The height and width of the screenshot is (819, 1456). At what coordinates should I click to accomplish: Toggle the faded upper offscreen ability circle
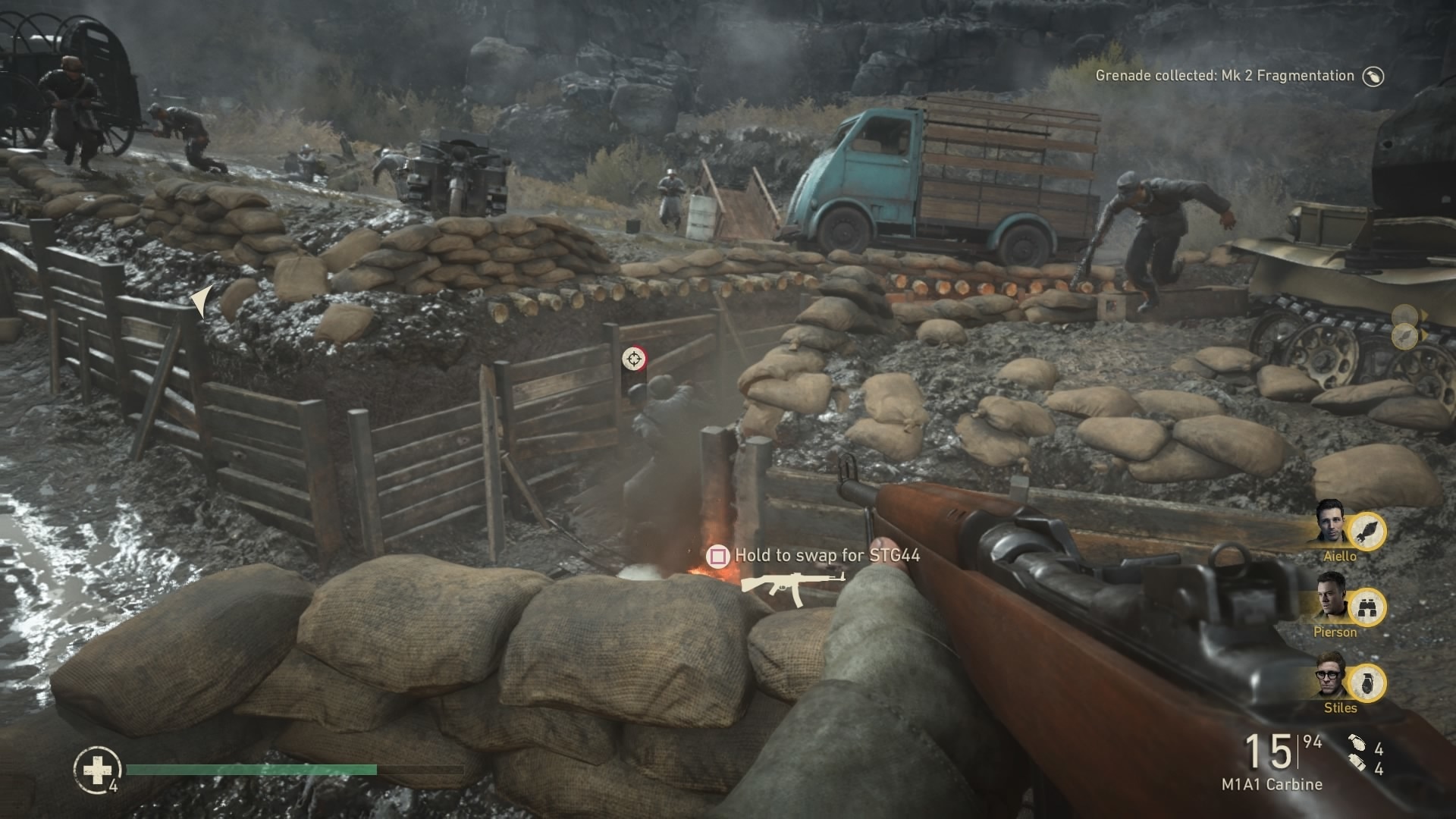pos(1404,315)
